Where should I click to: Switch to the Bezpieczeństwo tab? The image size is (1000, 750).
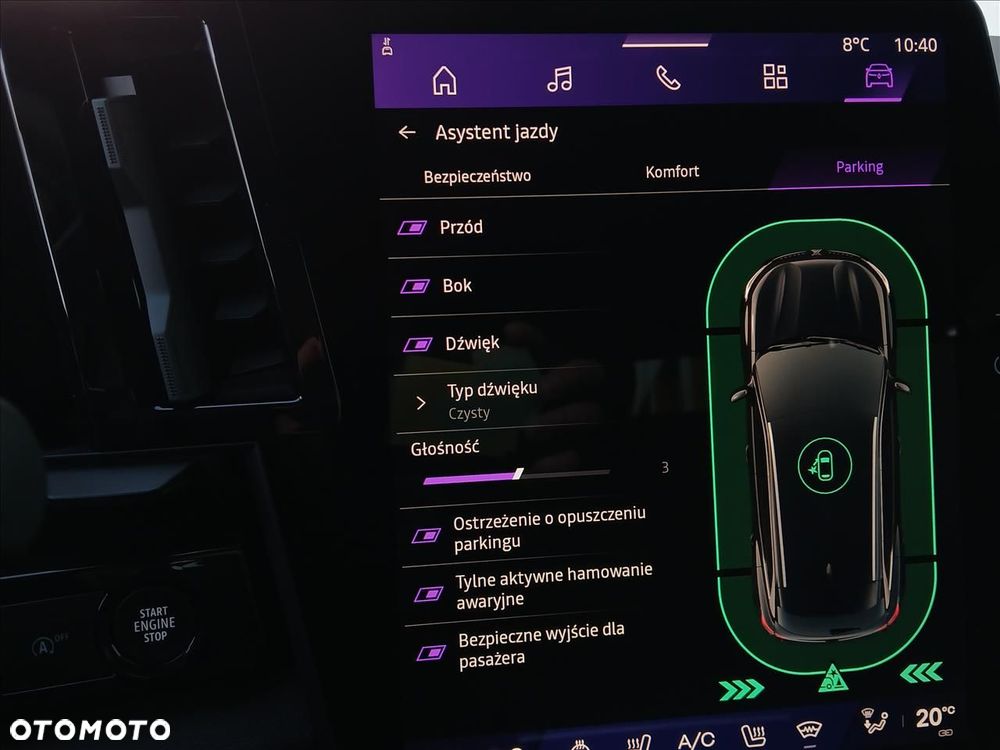point(477,176)
